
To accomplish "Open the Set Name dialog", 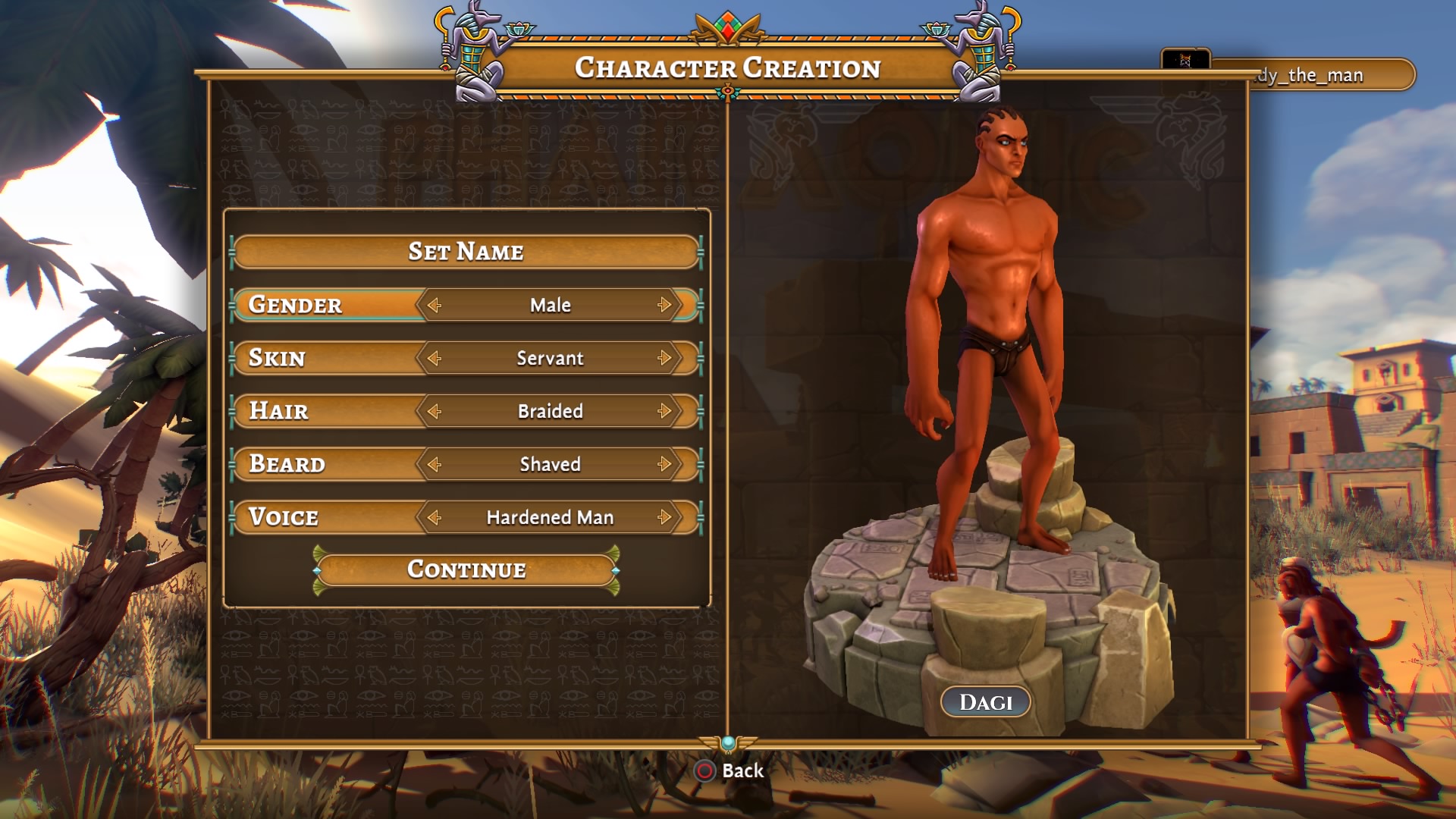I will (x=466, y=251).
